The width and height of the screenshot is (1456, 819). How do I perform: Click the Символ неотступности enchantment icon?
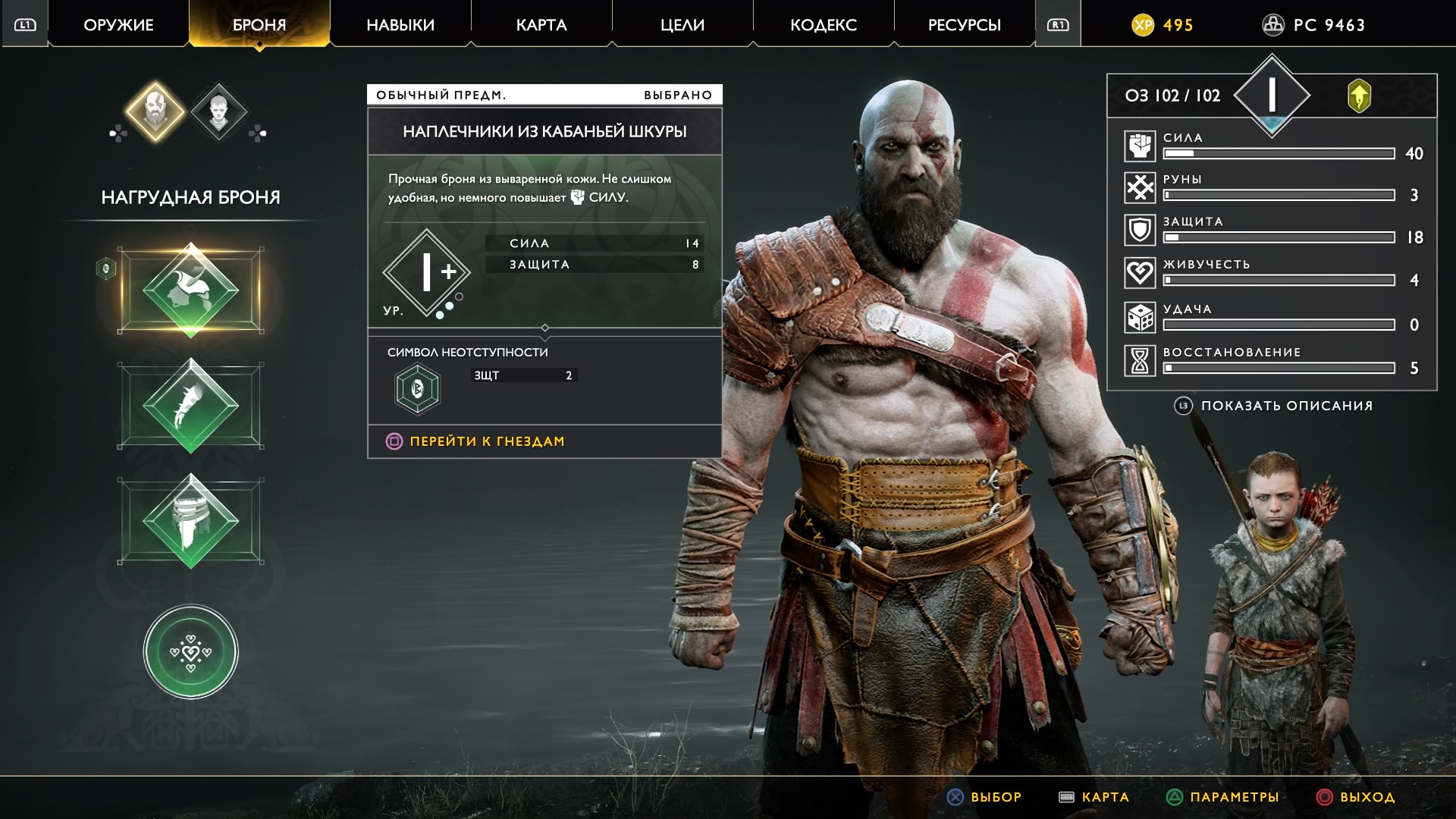click(417, 389)
